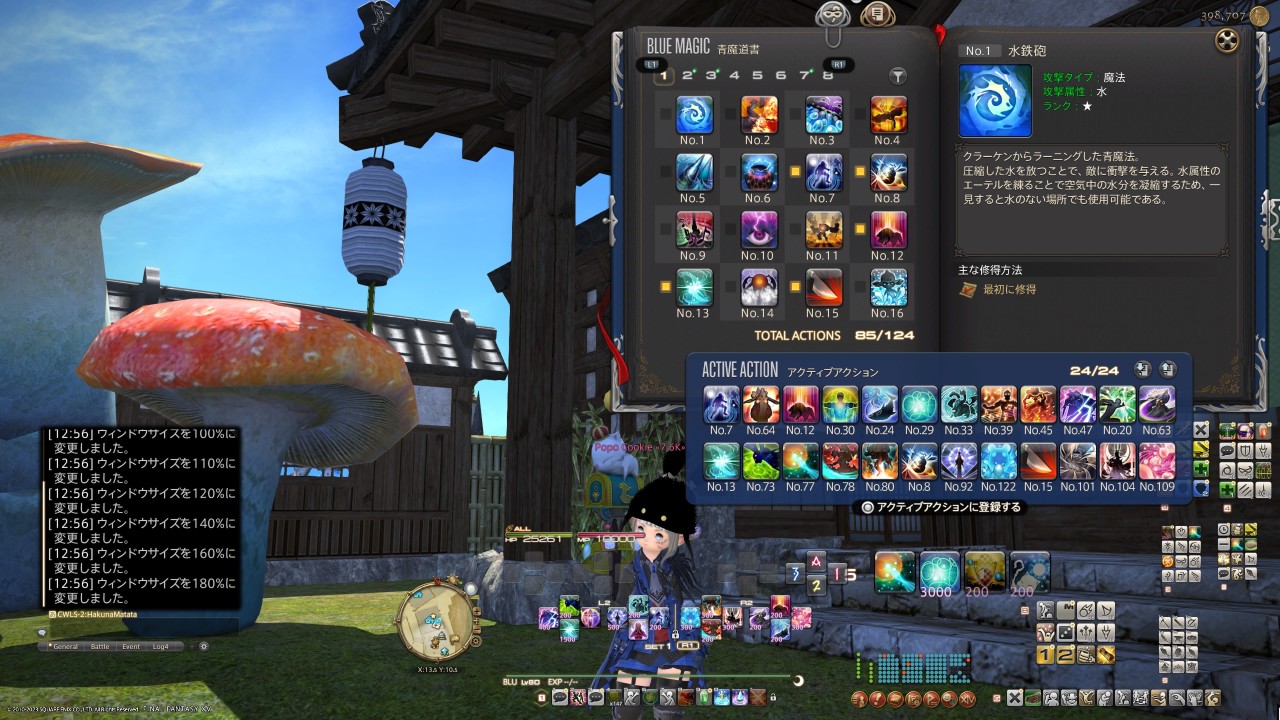The height and width of the screenshot is (720, 1280).
Task: Toggle the checkbox beside spell No.13
Action: coord(665,287)
